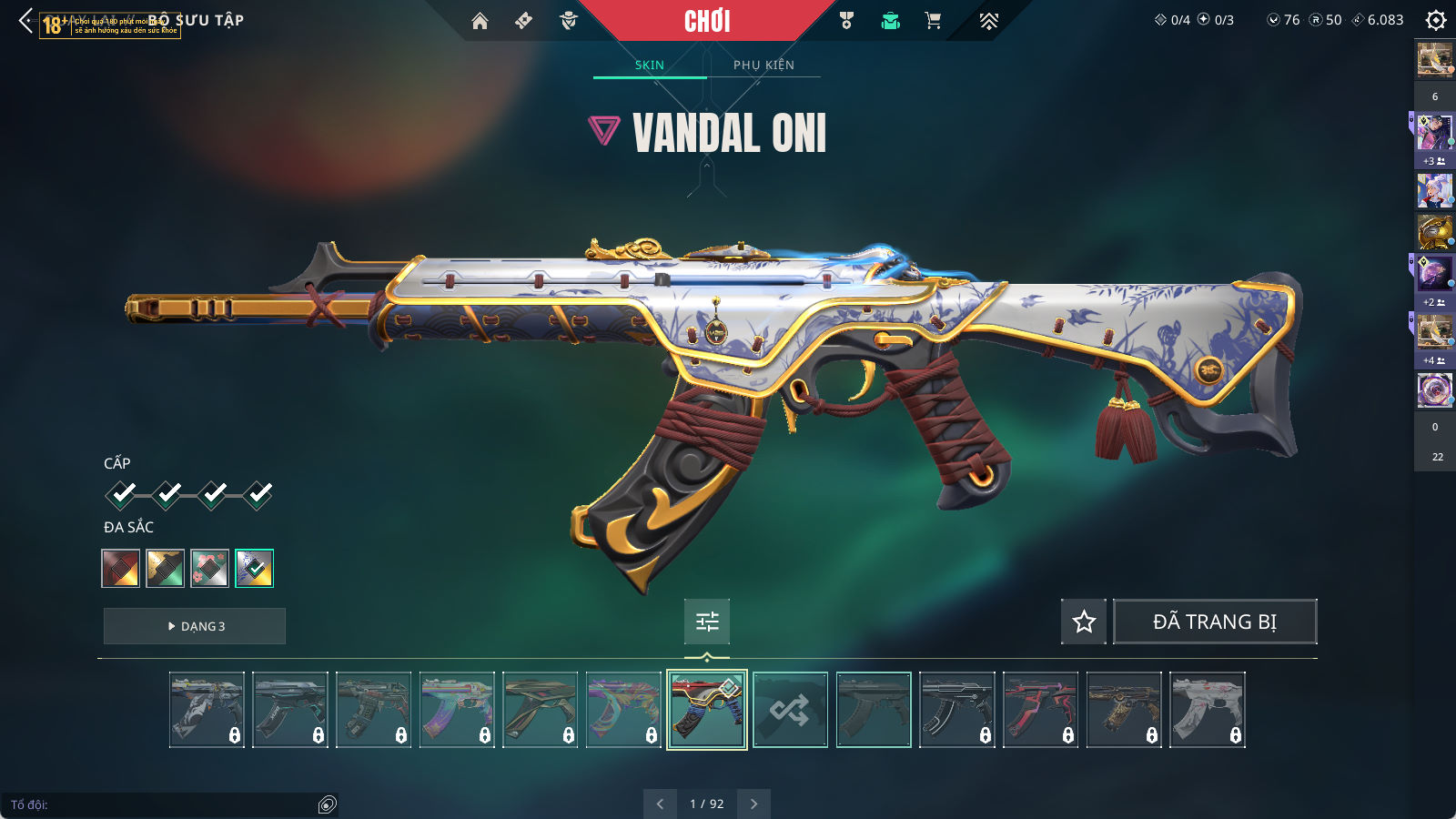Screen dimensions: 1456x819
Task: Go to the next skin page
Action: point(753,804)
